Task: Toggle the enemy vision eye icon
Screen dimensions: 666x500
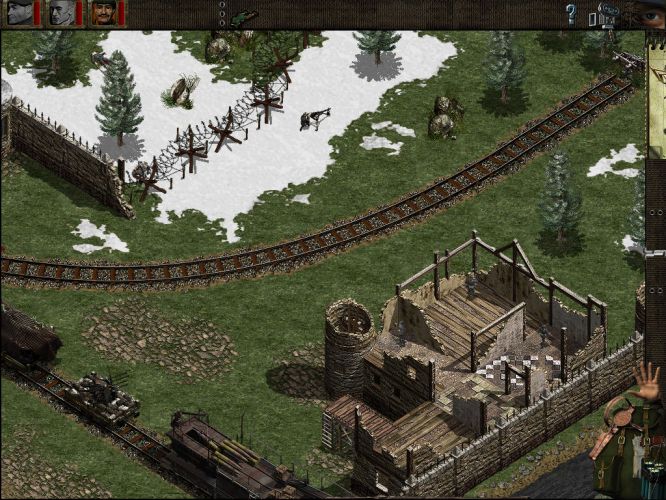Action: (x=652, y=16)
